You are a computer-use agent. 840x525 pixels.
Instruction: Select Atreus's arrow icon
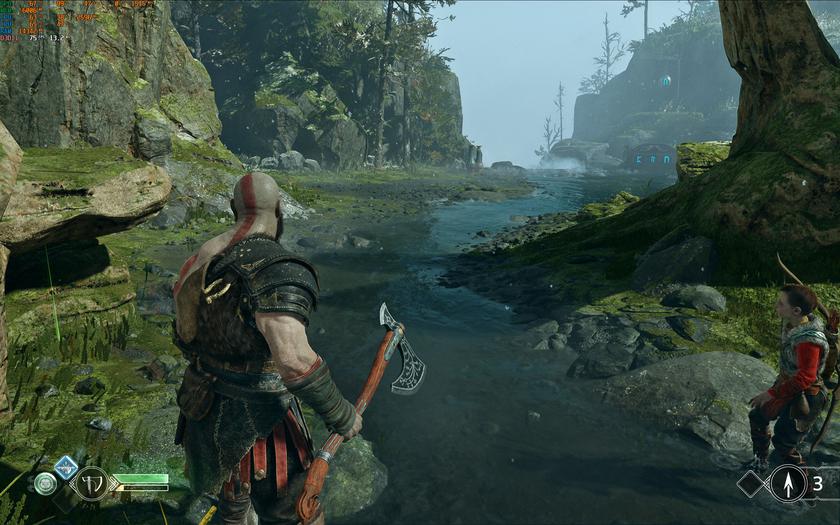788,484
